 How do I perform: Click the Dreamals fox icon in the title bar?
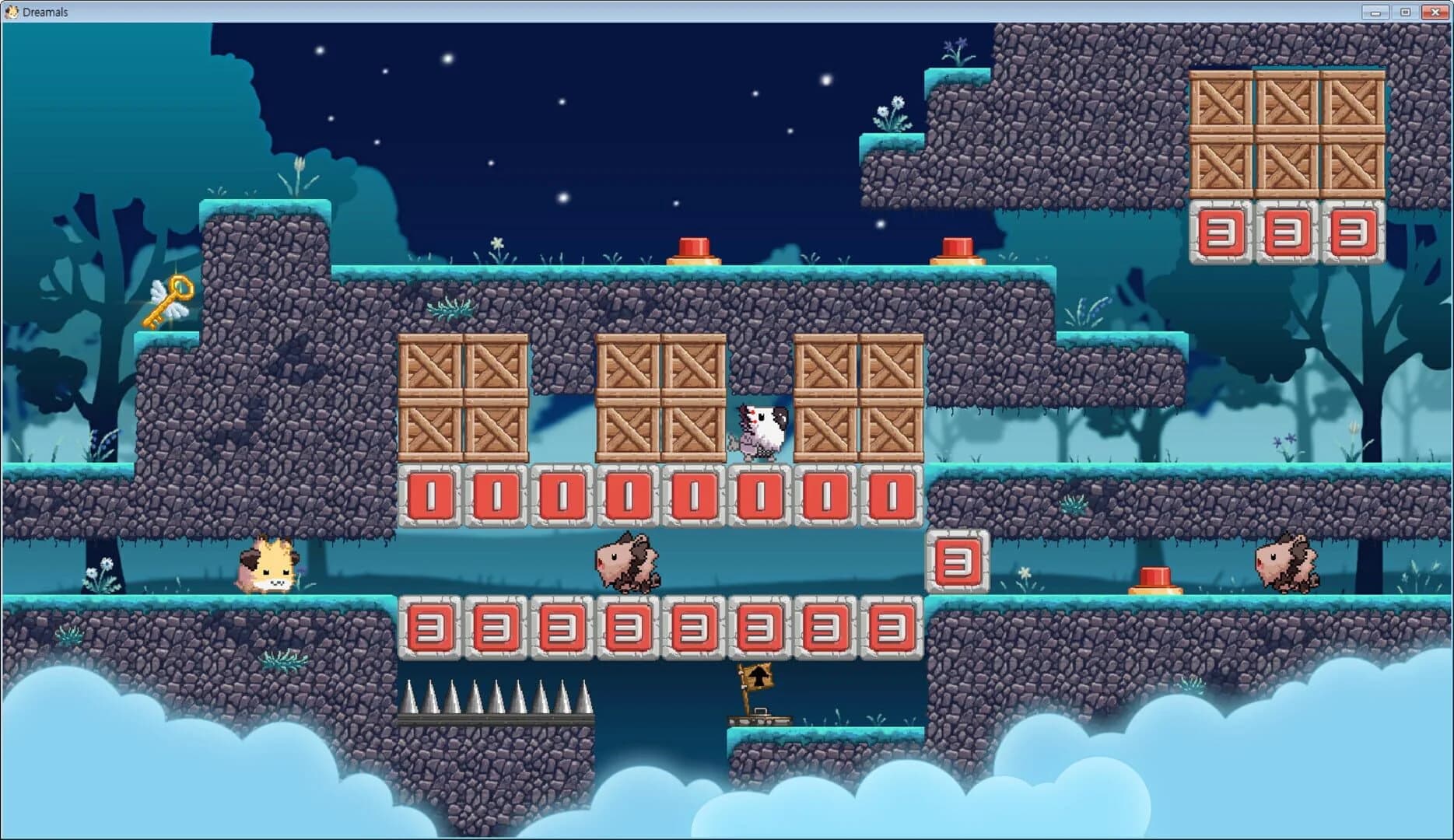10,11
